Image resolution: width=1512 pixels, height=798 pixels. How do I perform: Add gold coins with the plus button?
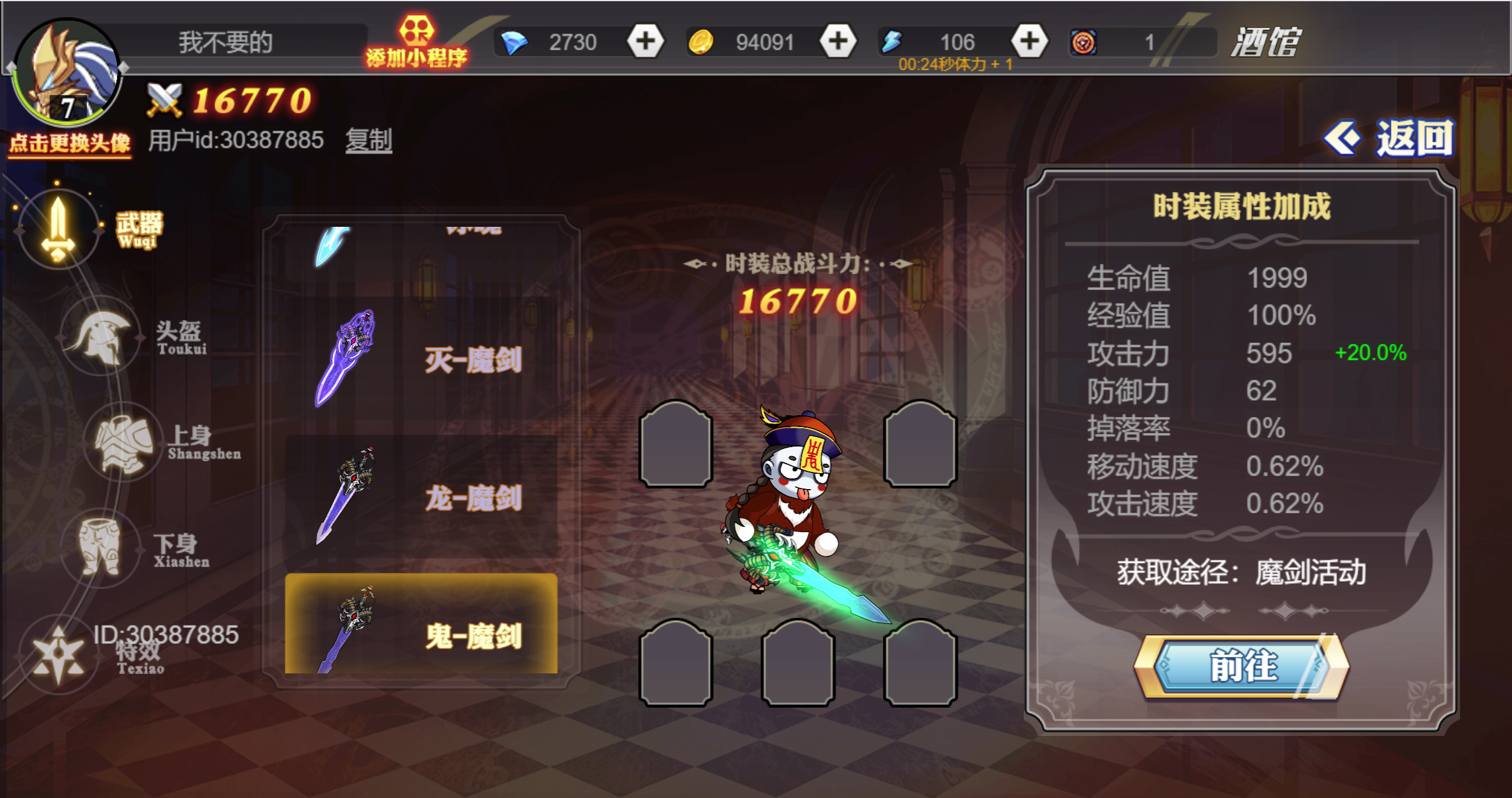click(837, 41)
